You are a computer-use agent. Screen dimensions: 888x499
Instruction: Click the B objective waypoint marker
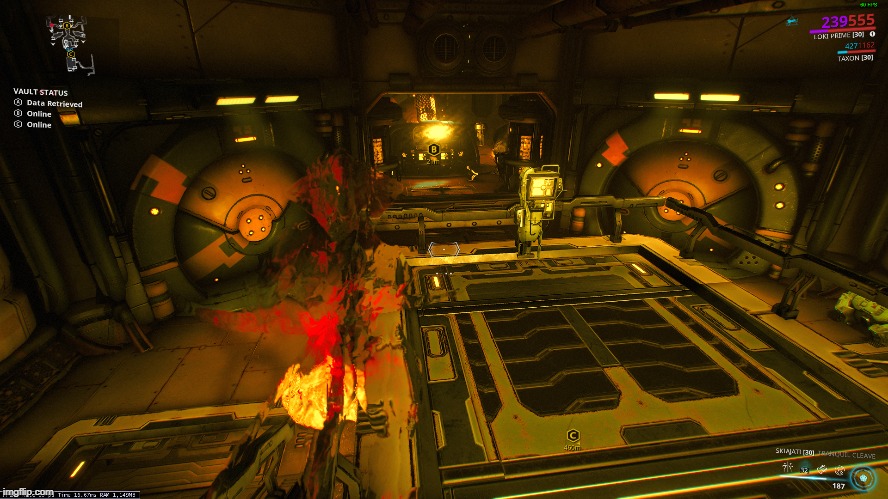pyautogui.click(x=433, y=149)
